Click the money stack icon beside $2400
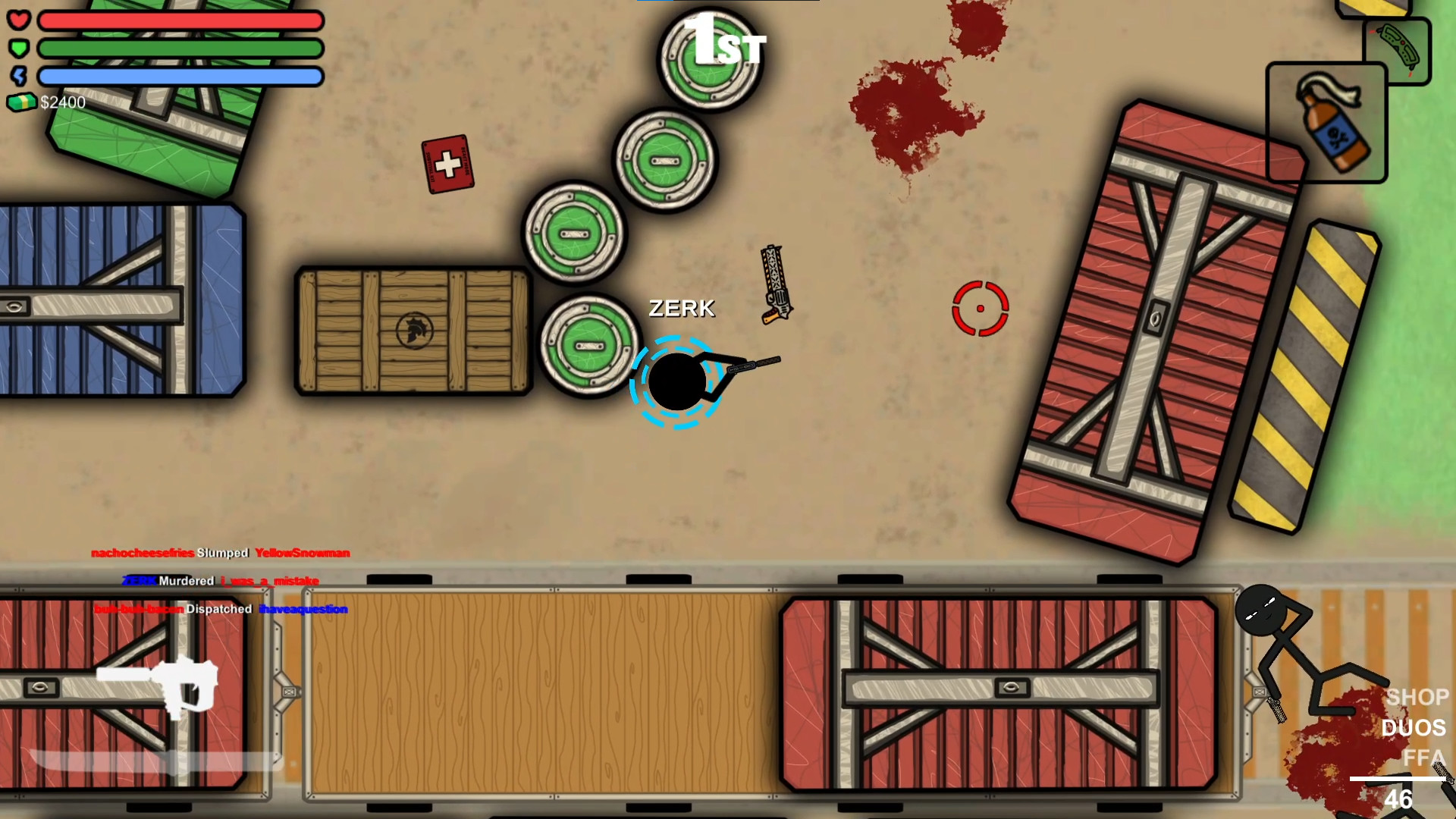Viewport: 1456px width, 819px height. pyautogui.click(x=23, y=102)
